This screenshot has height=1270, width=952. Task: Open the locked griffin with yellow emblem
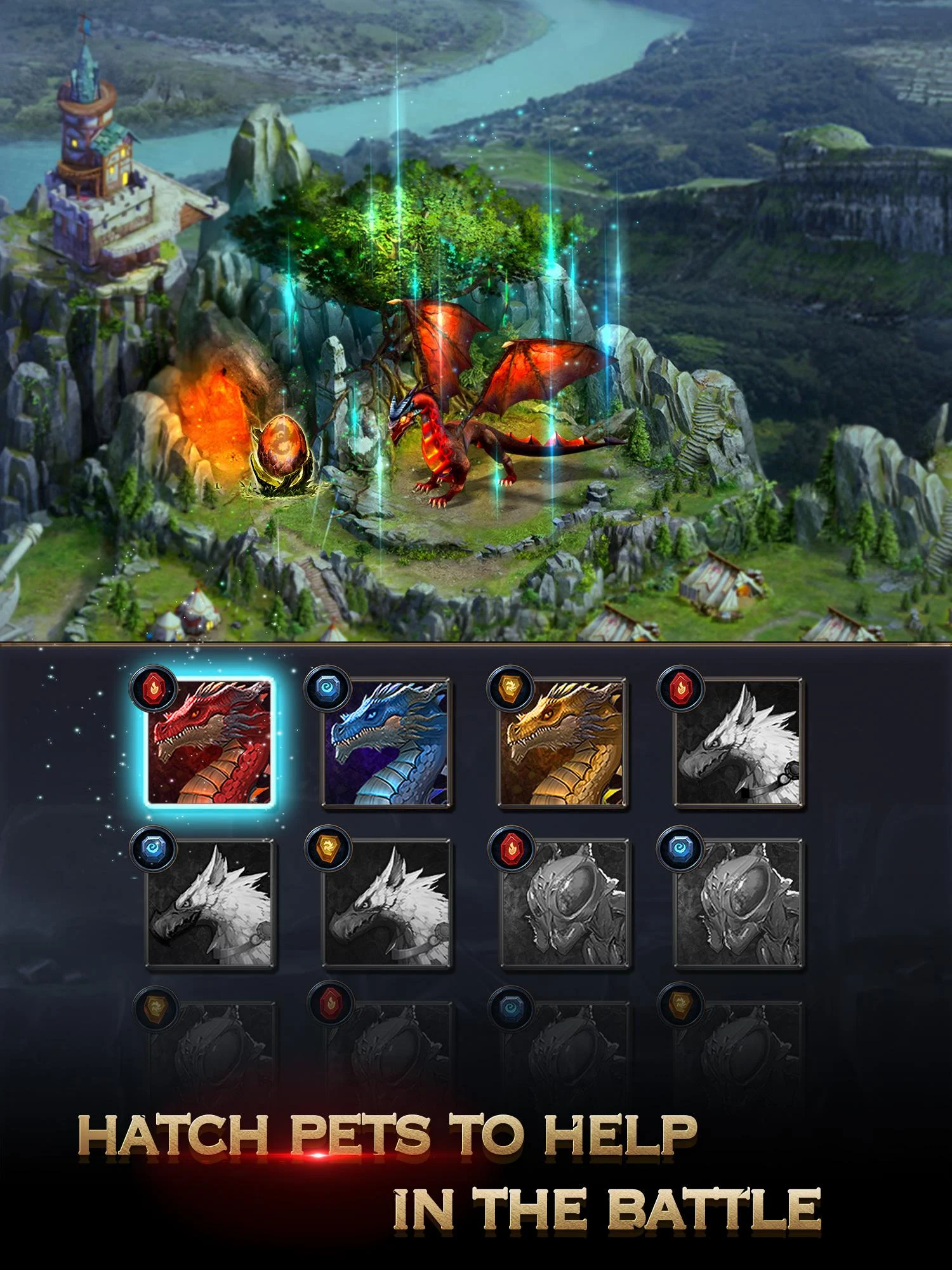coord(387,904)
